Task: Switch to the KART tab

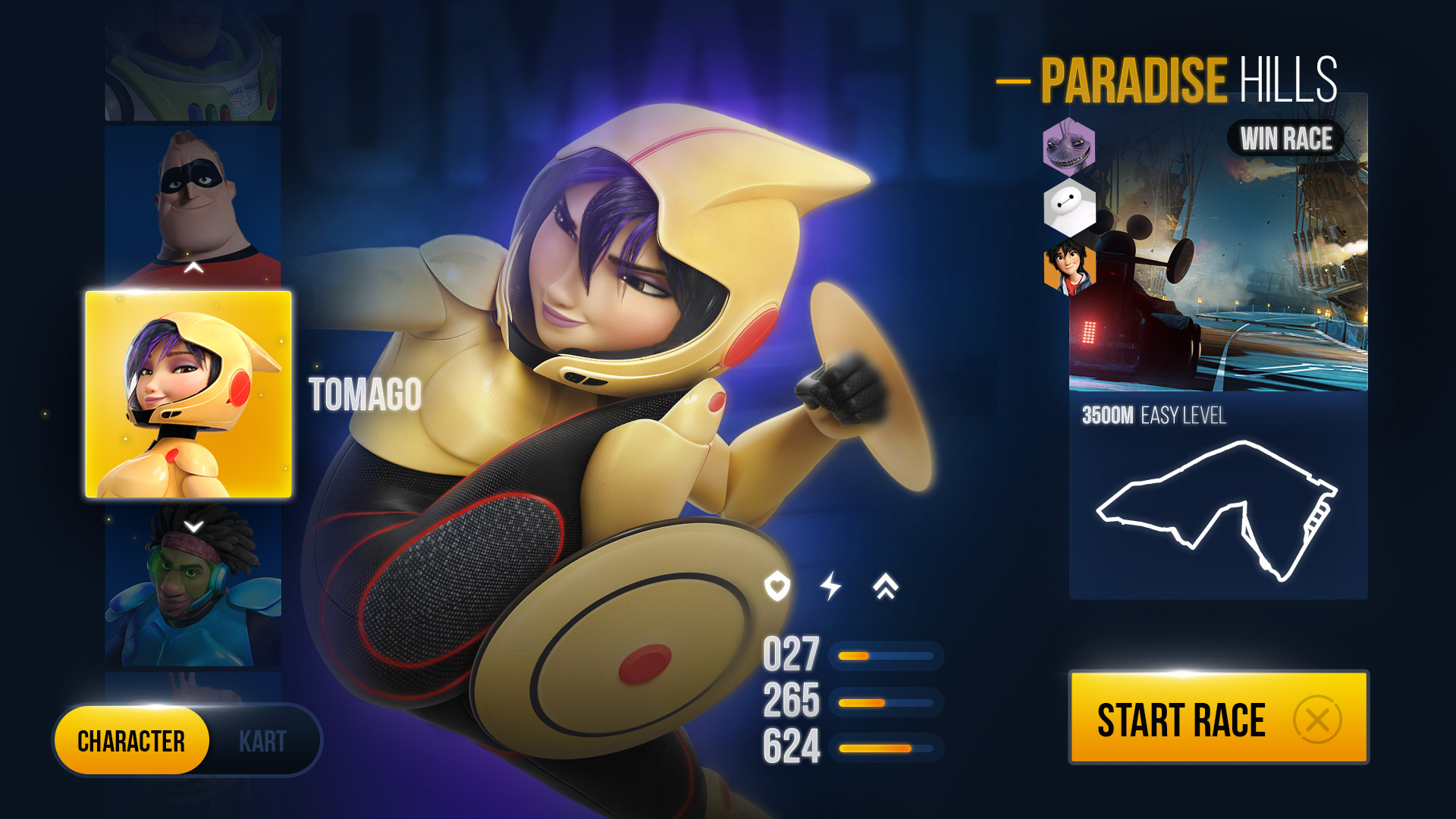Action: (x=263, y=741)
